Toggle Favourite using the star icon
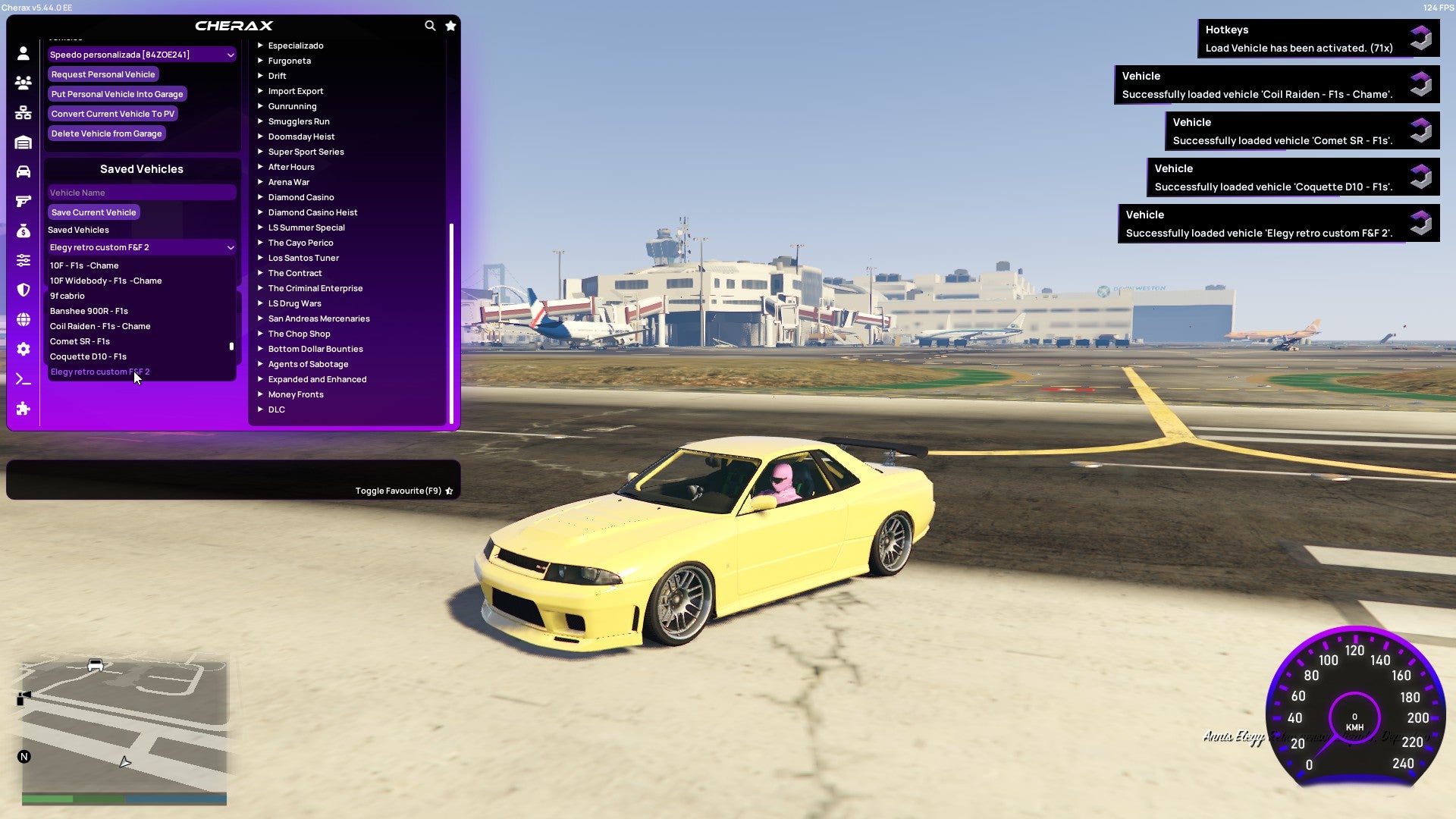 [x=449, y=491]
